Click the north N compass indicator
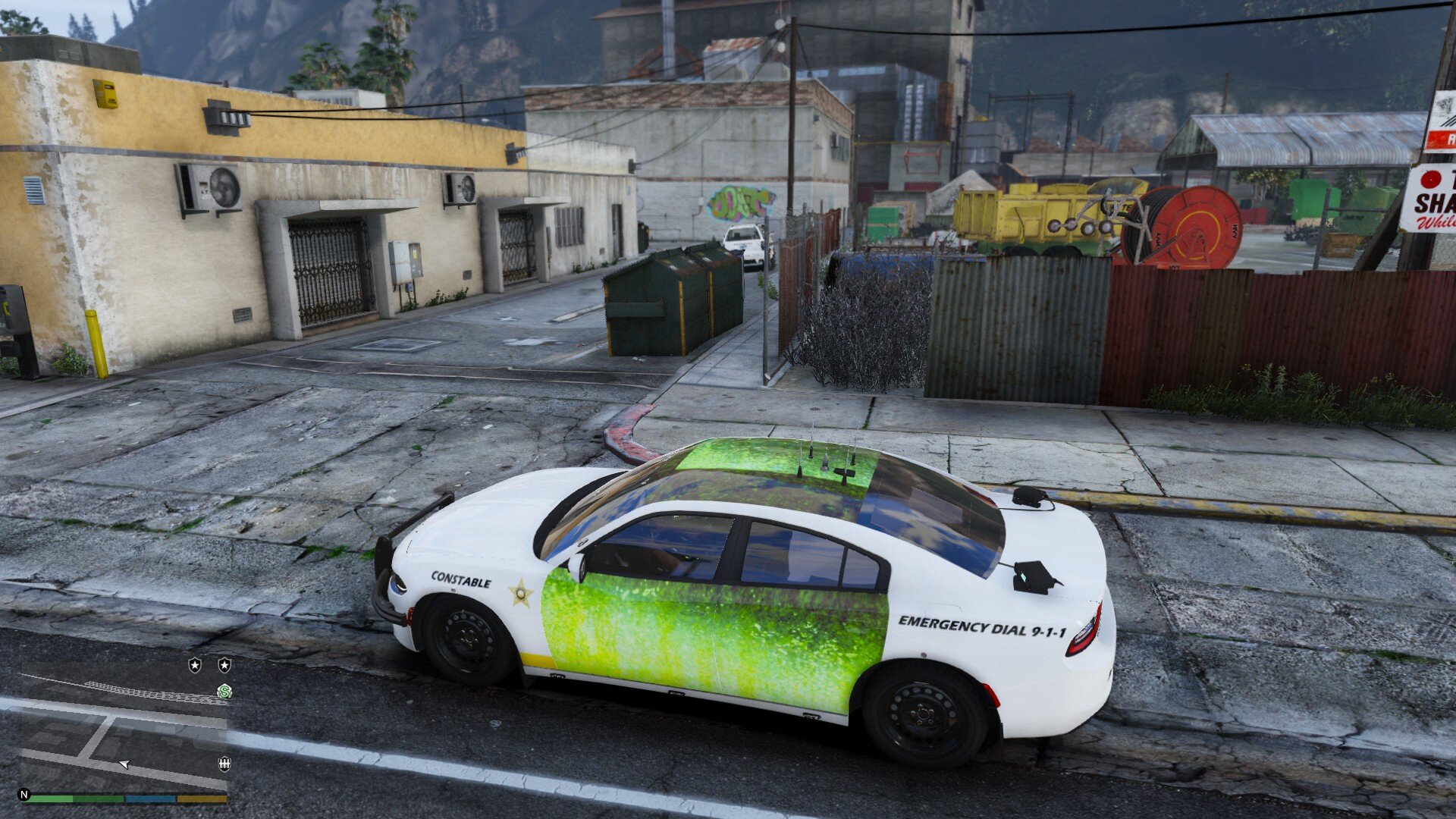Screen dimensions: 1456x819 click(24, 795)
